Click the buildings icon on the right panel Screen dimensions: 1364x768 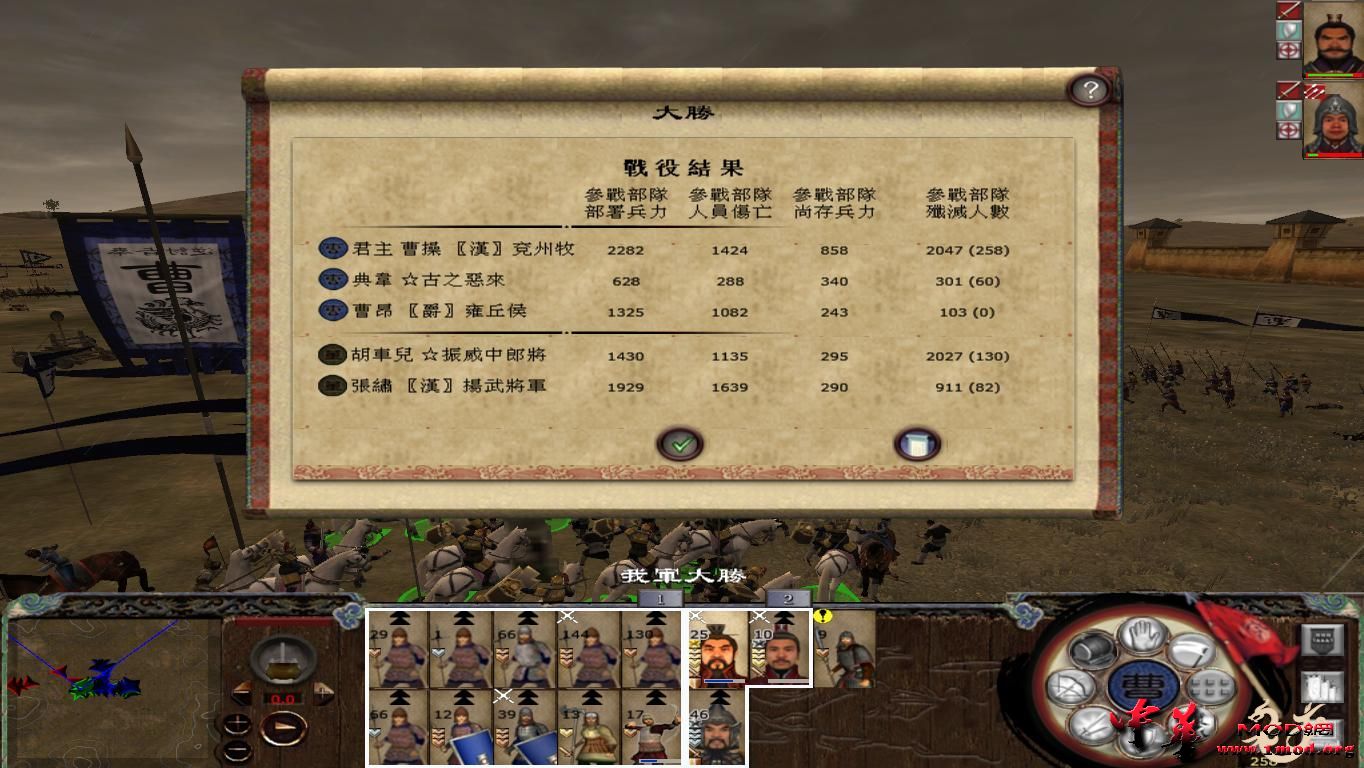pyautogui.click(x=1322, y=687)
